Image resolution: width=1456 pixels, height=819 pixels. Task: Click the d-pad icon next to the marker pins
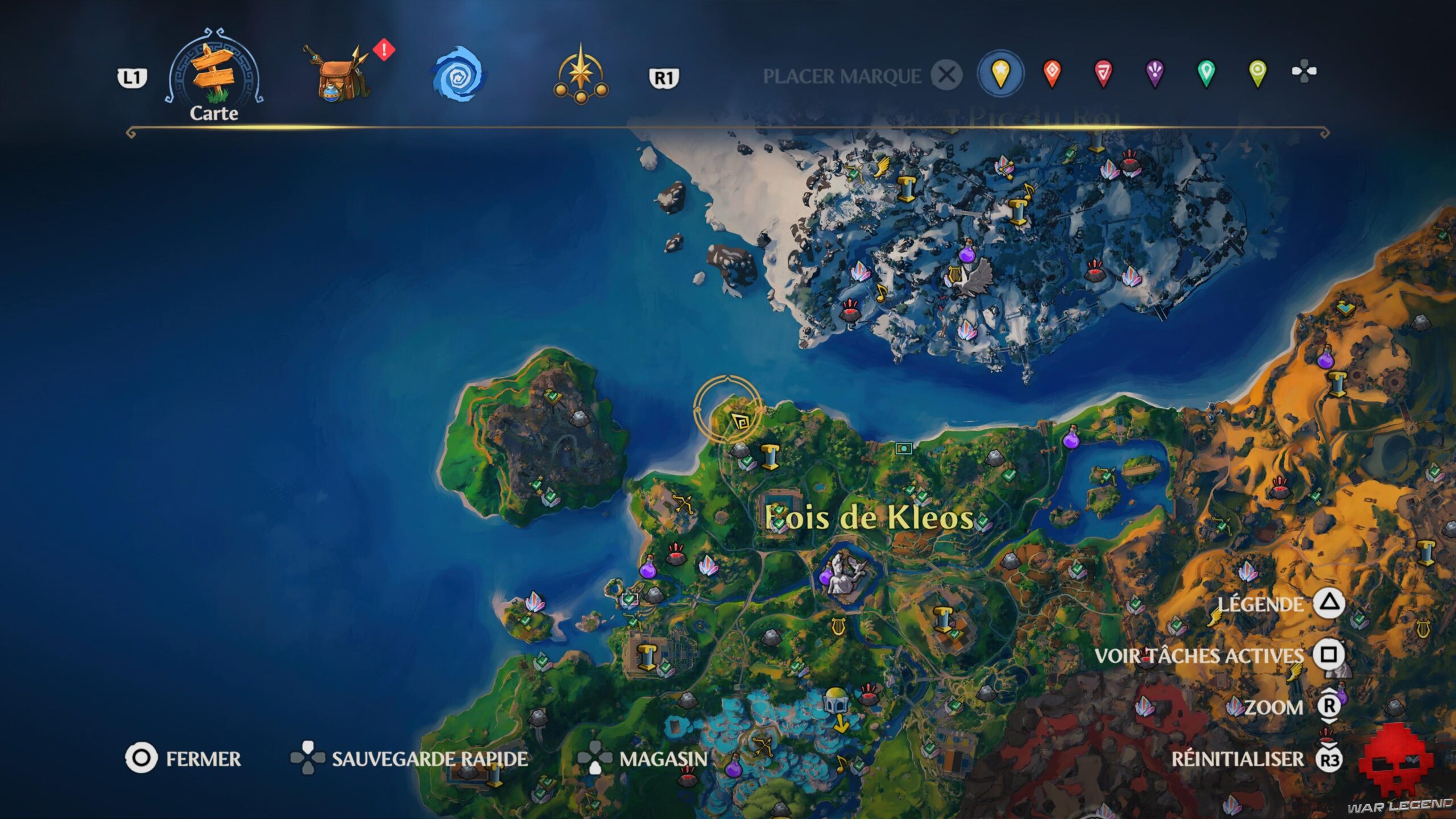[x=1305, y=73]
